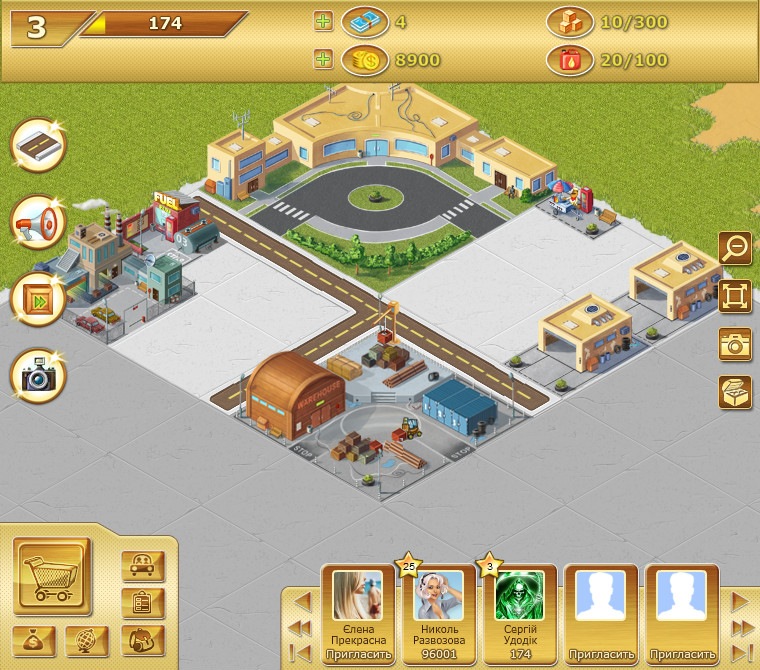Image resolution: width=760 pixels, height=670 pixels.
Task: Activate the fast-forward crate icon
Action: [38, 298]
